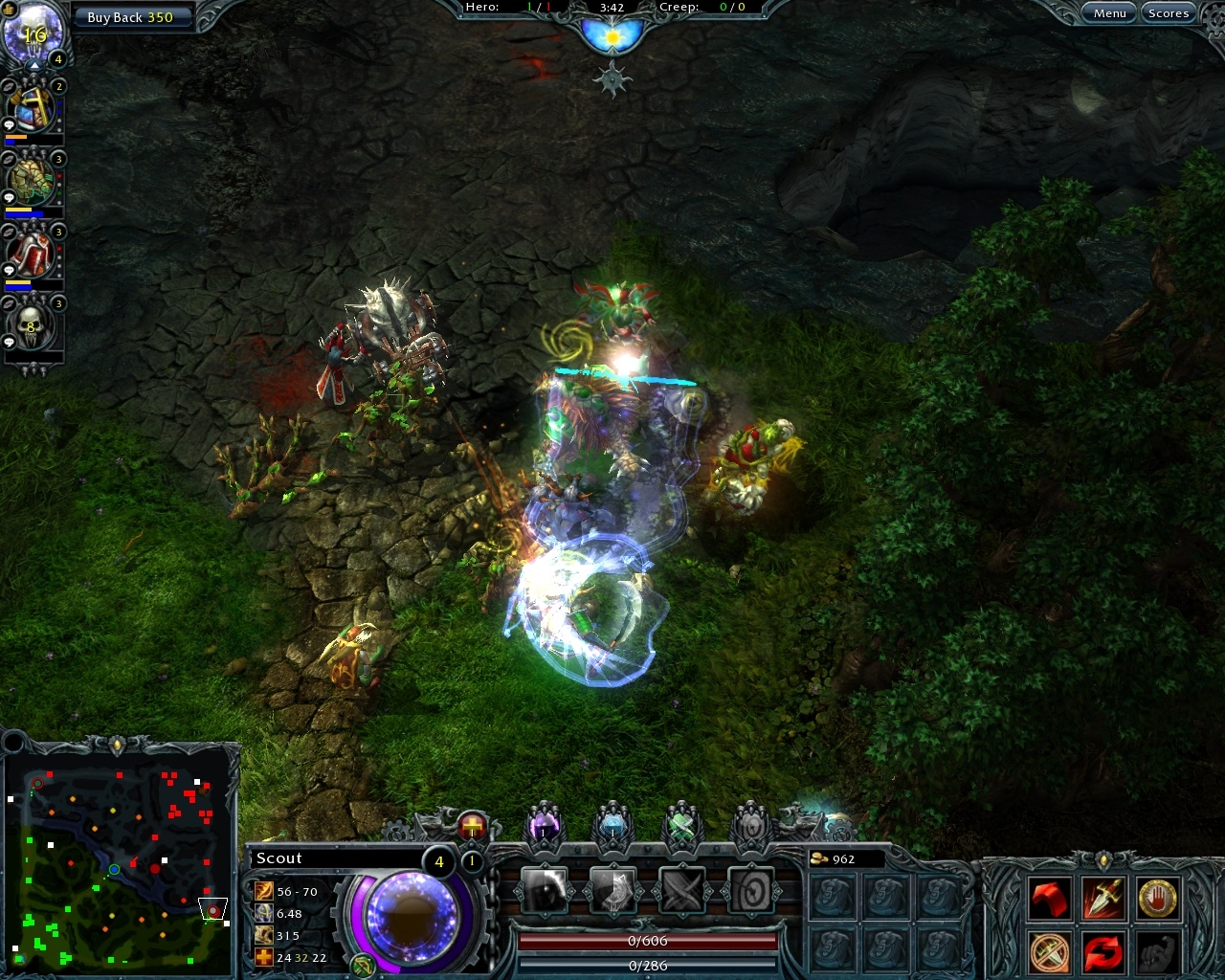Click the Hold Position red hand icon

point(1158,897)
